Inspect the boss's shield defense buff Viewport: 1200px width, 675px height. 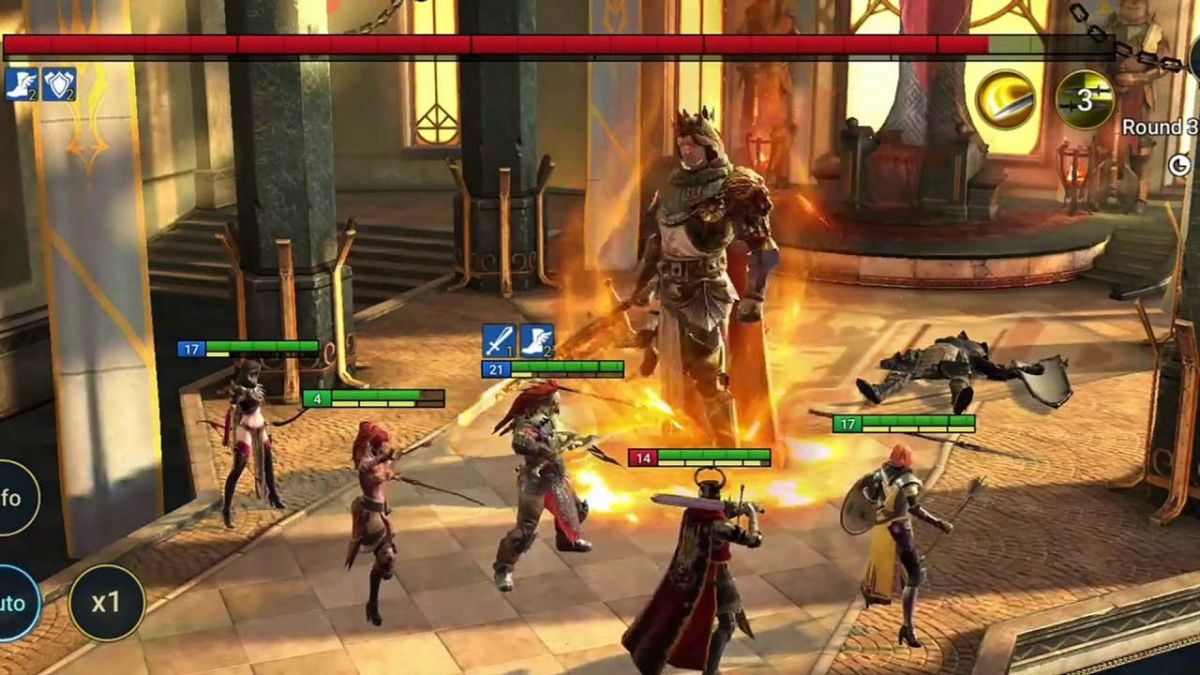[x=59, y=84]
